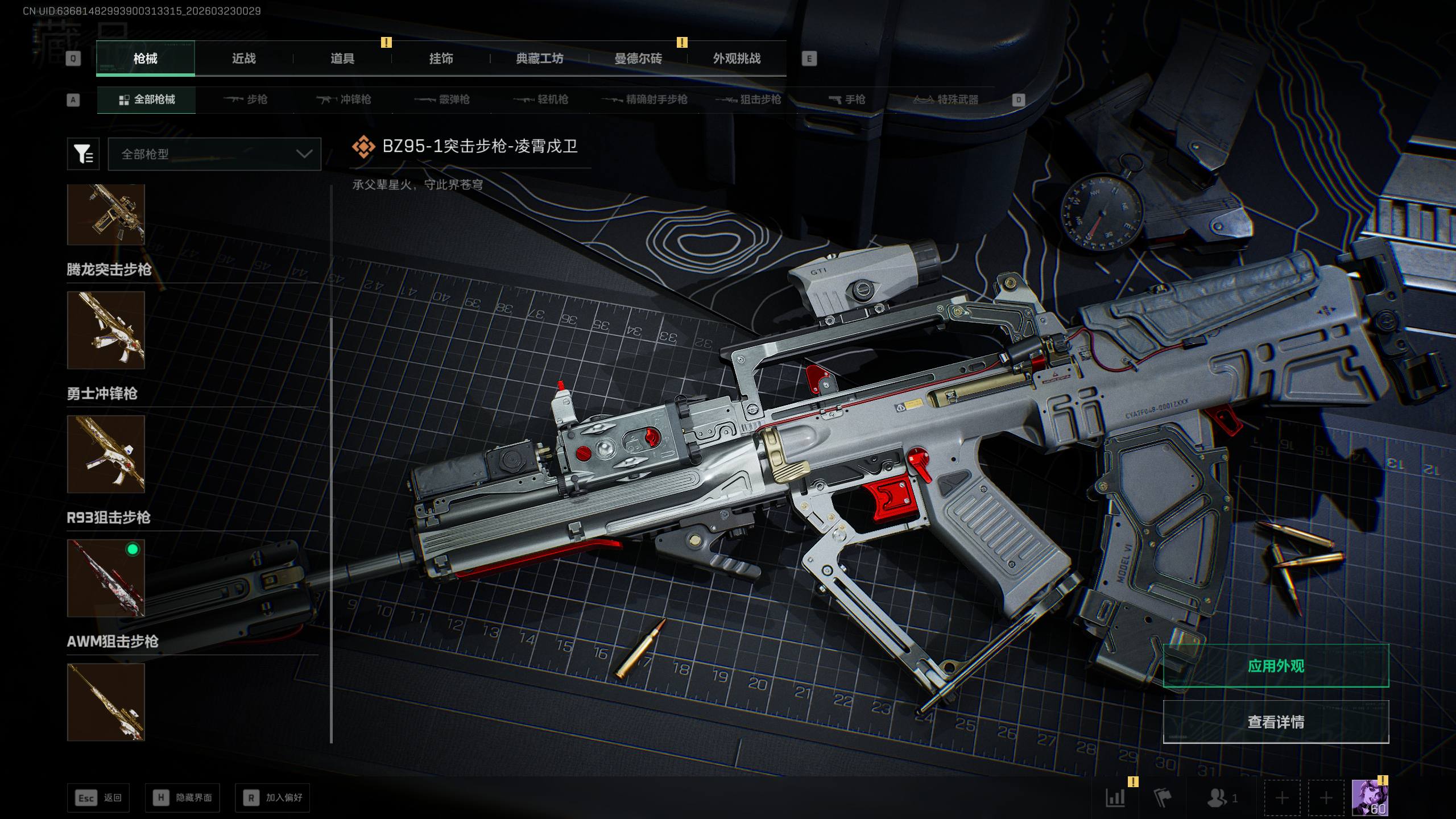The image size is (1456, 819).
Task: Filter by 手枪 pistols
Action: [847, 100]
